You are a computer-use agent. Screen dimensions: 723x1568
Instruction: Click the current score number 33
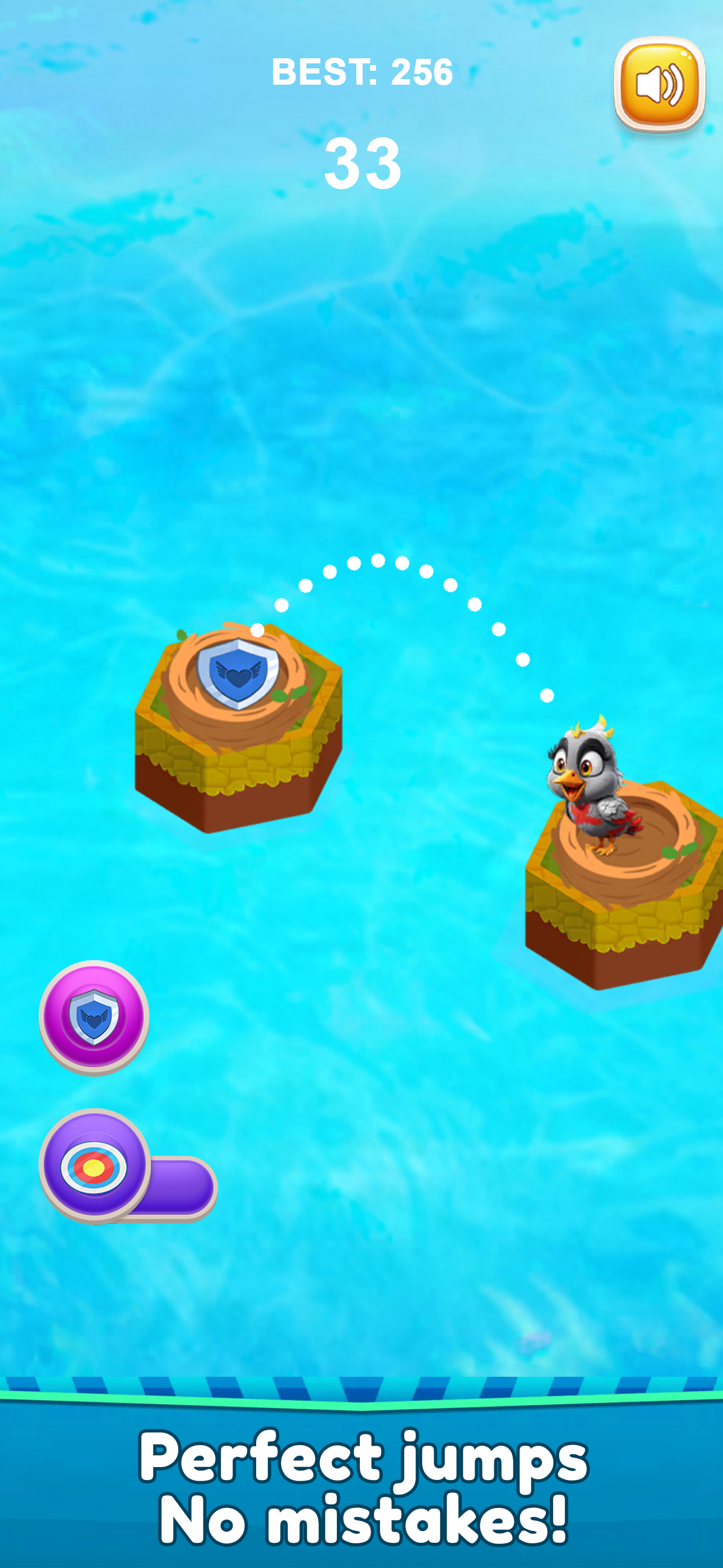click(x=361, y=163)
